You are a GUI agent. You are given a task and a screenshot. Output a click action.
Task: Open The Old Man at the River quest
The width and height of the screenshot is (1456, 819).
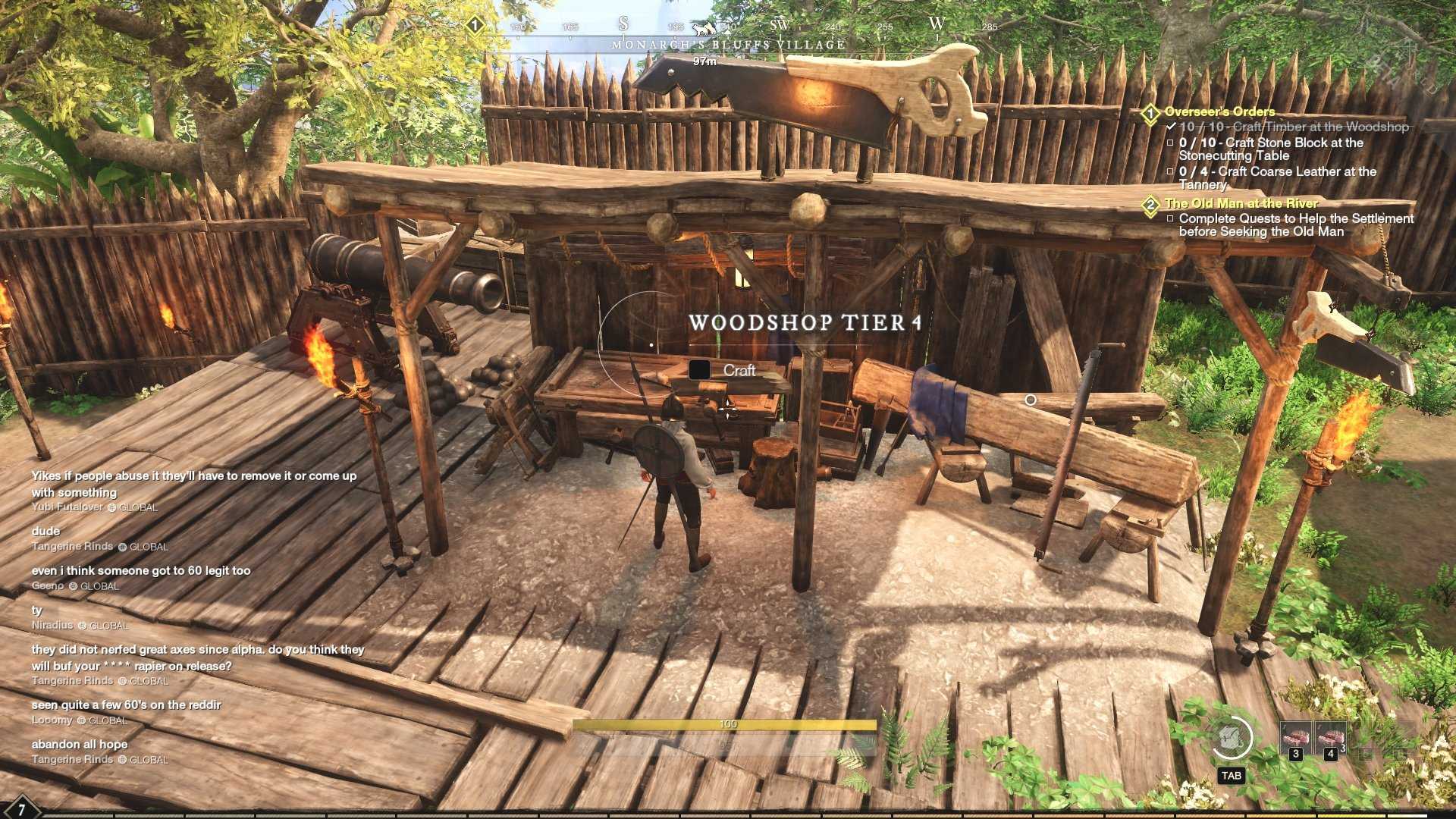coord(1241,203)
